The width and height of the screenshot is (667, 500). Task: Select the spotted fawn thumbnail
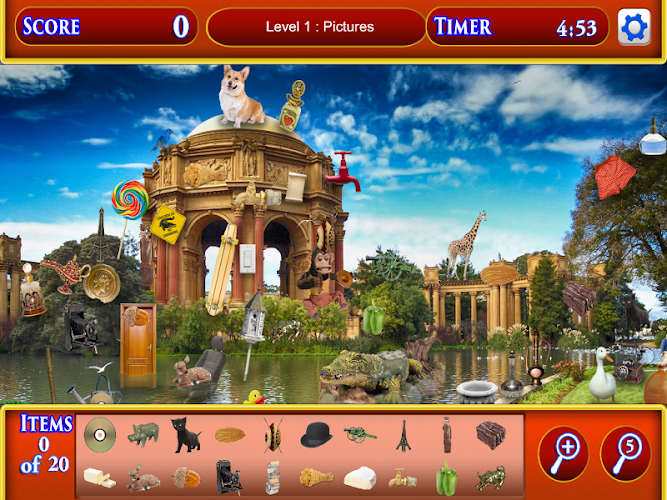tap(143, 478)
